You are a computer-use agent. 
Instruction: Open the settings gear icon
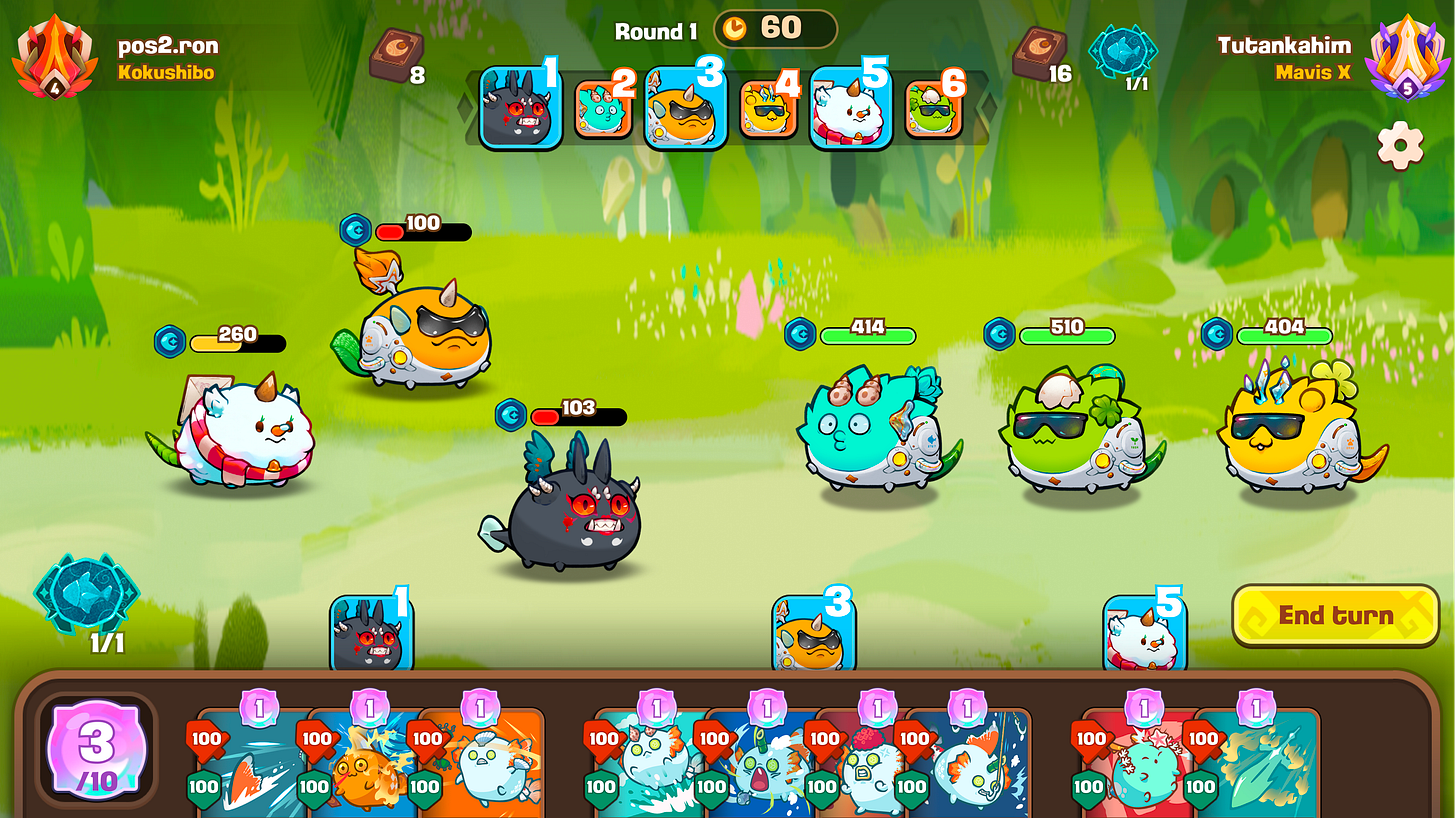[x=1400, y=143]
